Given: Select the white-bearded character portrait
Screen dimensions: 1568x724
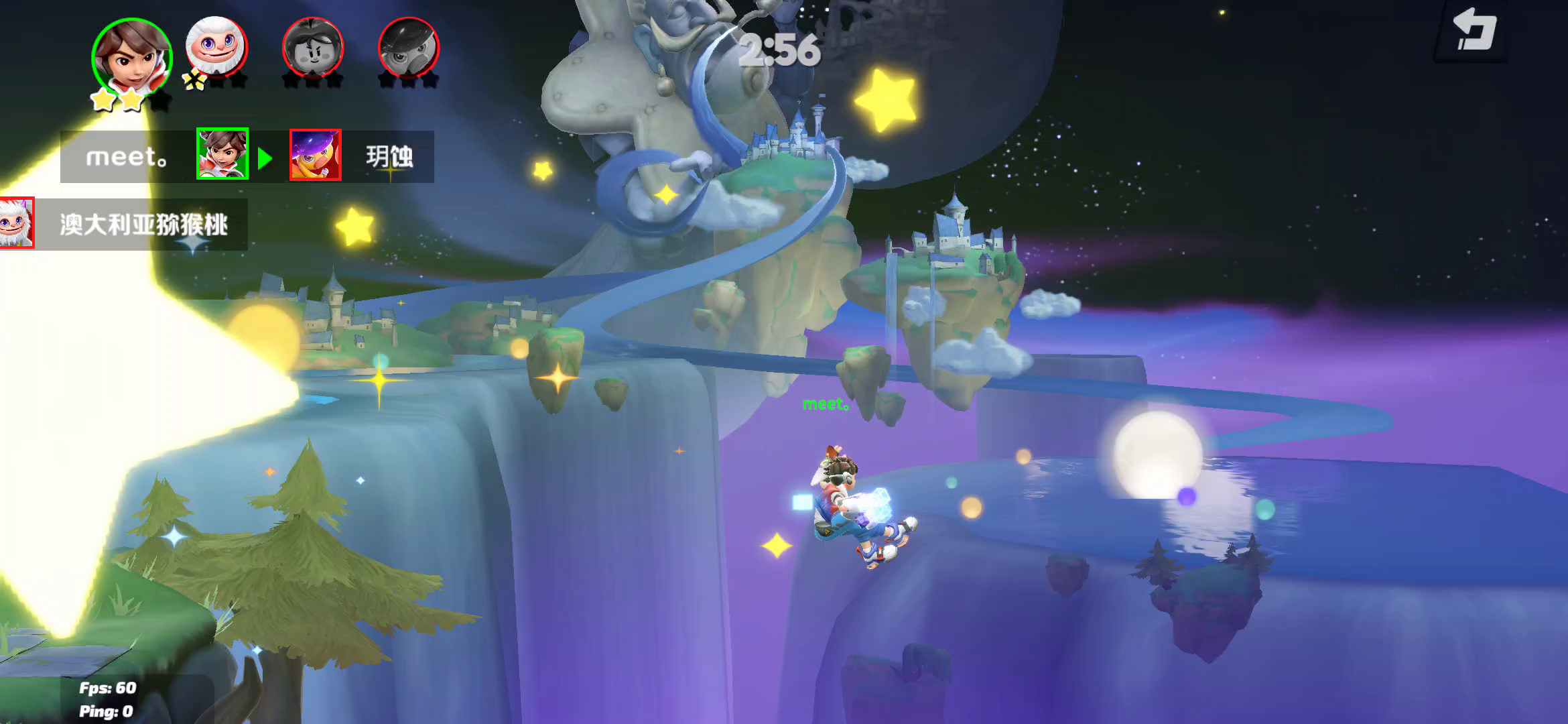Looking at the screenshot, I should point(216,47).
